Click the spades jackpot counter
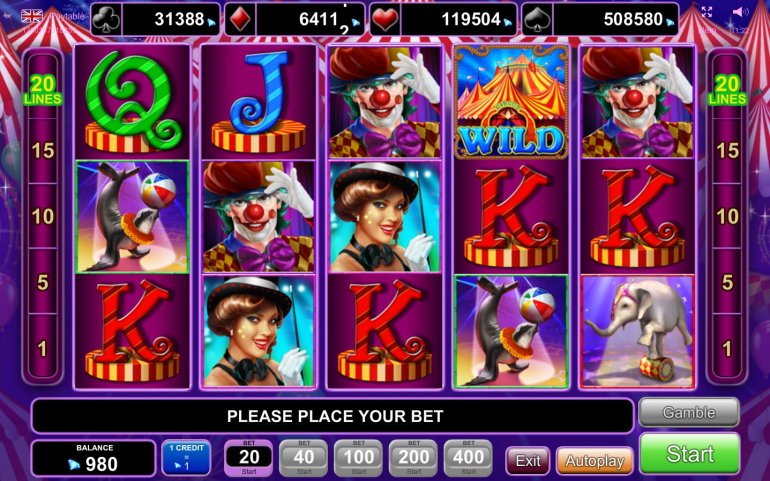Image resolution: width=770 pixels, height=481 pixels. pyautogui.click(x=615, y=19)
